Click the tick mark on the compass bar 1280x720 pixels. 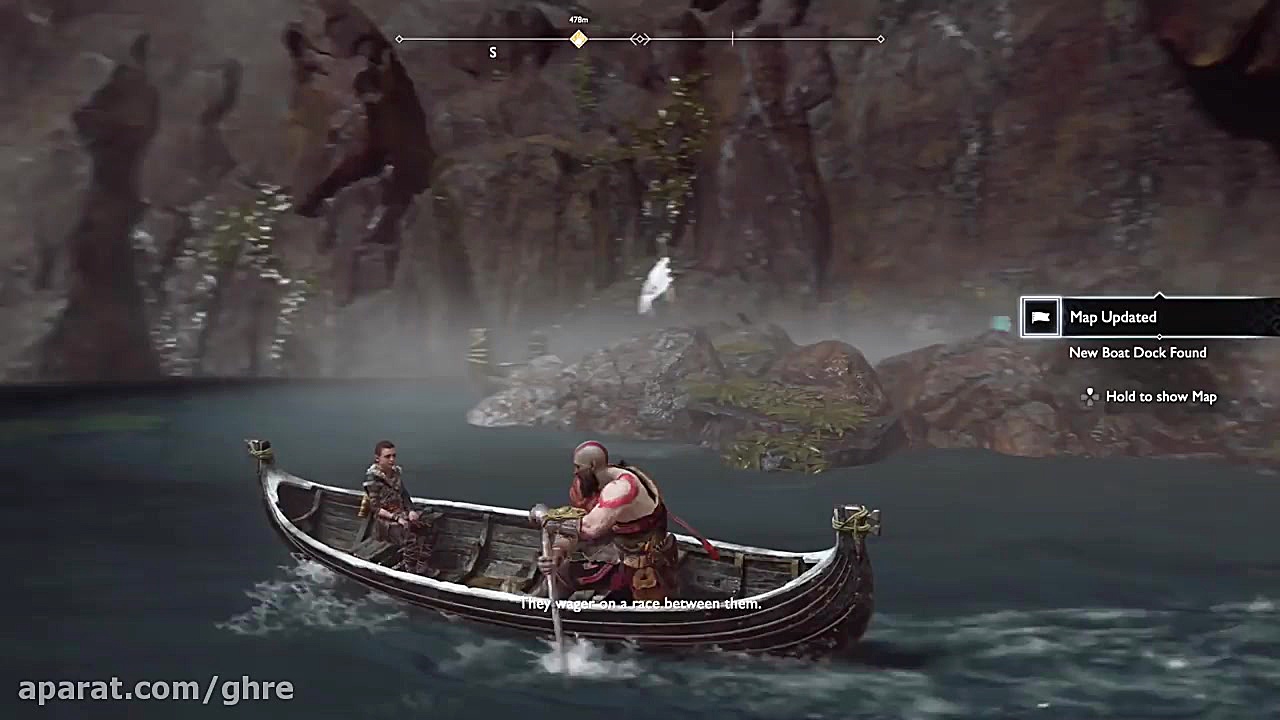[733, 39]
